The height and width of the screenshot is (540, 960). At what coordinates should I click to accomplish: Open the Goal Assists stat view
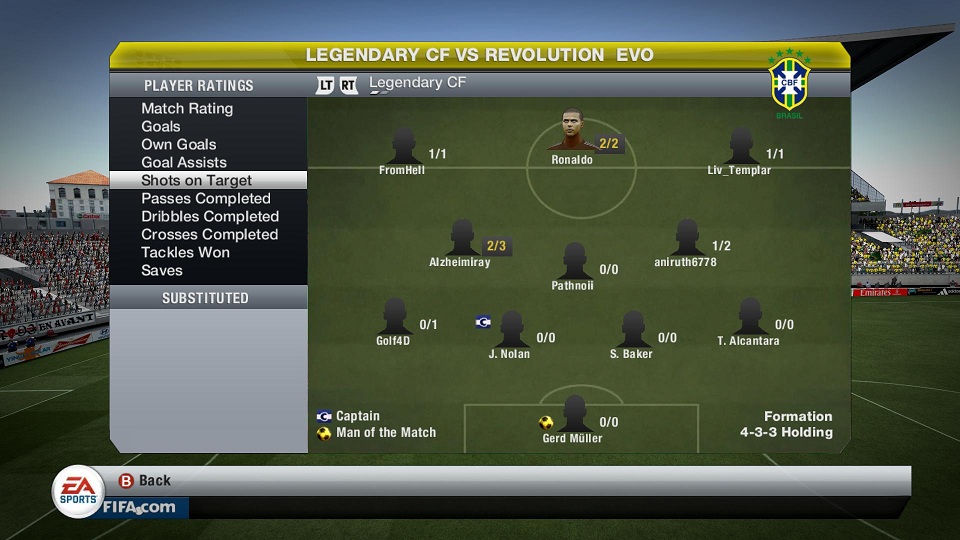tap(184, 162)
